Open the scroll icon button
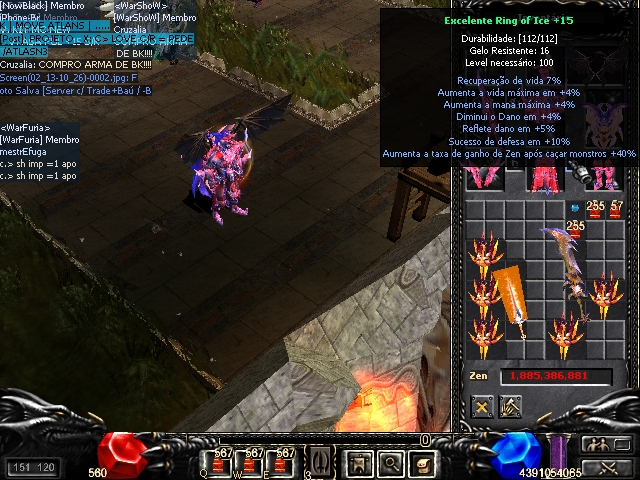 coord(424,463)
